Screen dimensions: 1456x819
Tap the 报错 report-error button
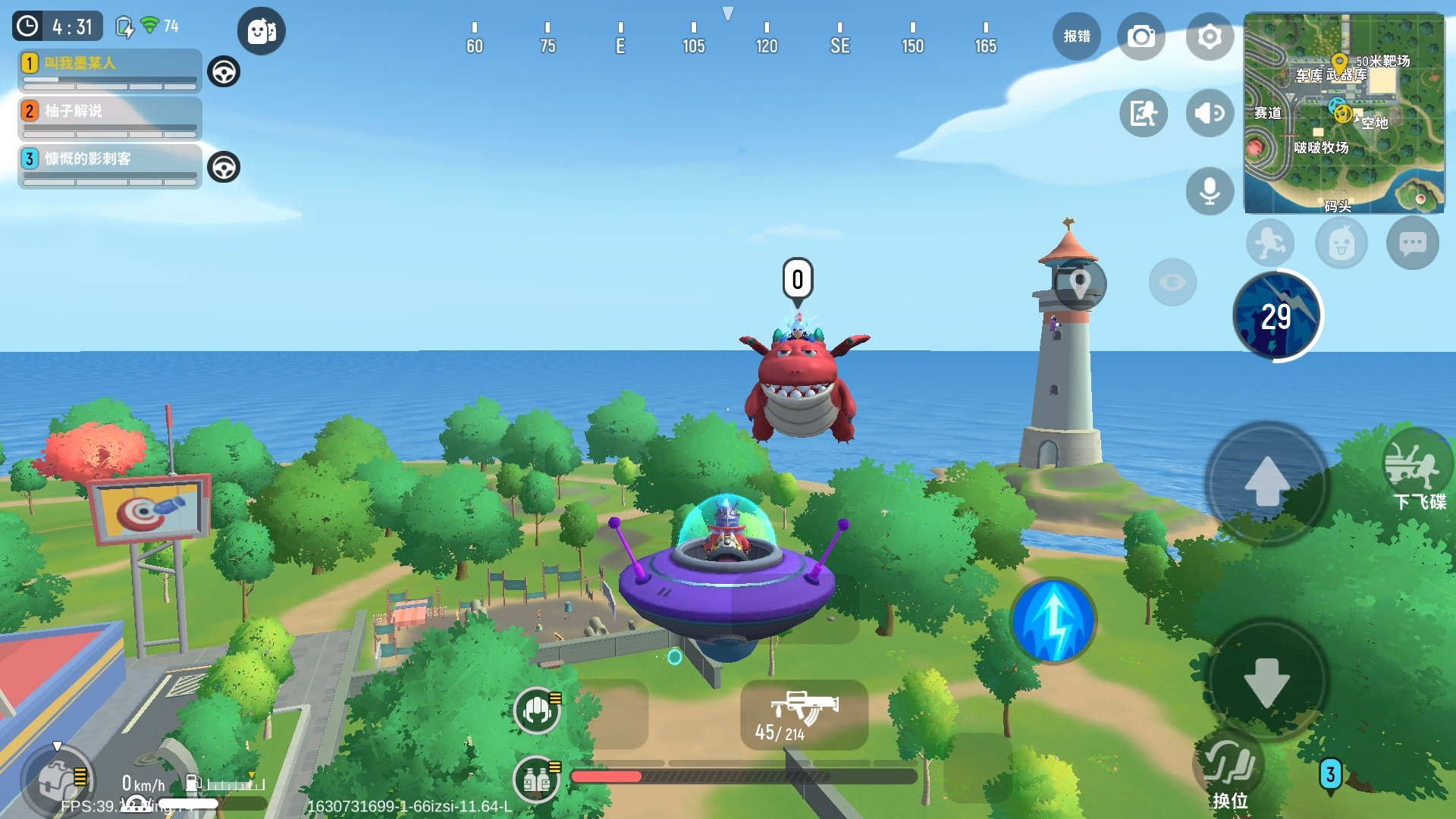point(1076,36)
